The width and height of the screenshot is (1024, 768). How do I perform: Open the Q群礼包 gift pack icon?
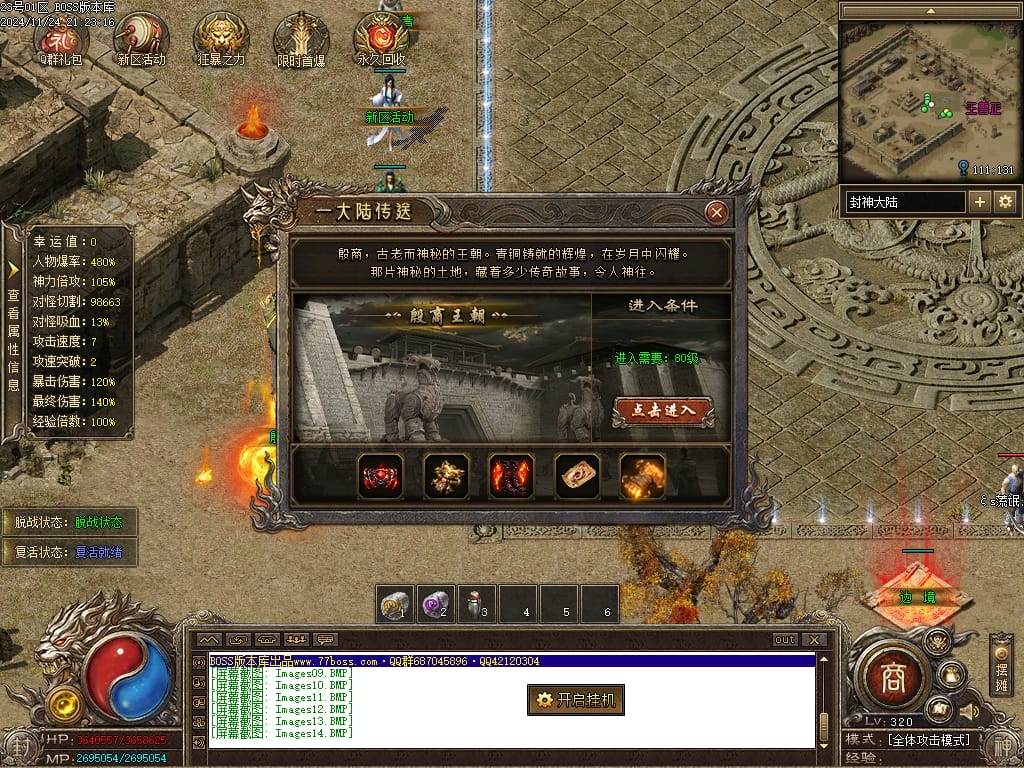61,35
